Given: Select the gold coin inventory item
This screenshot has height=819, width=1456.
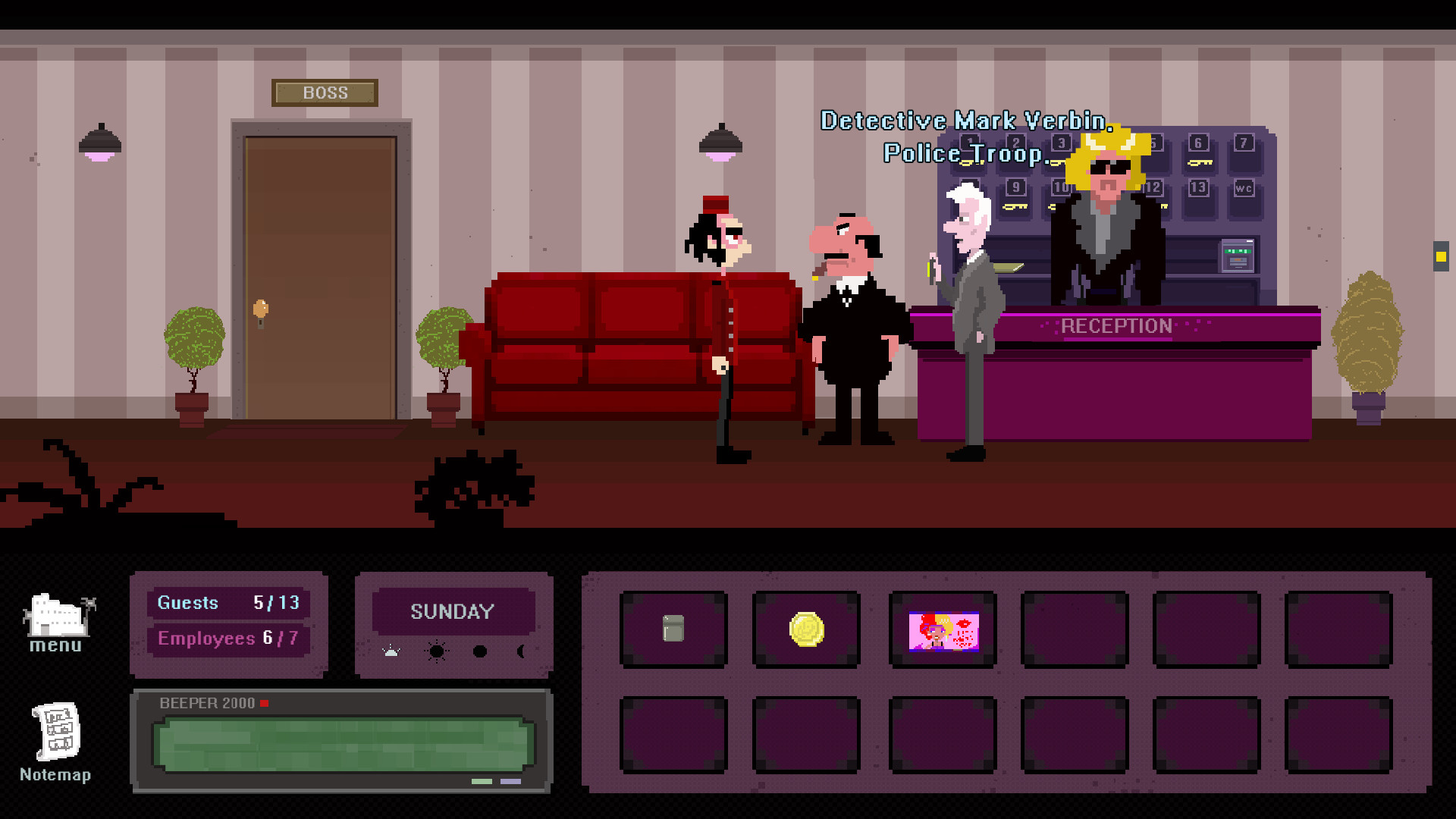Looking at the screenshot, I should 806,631.
